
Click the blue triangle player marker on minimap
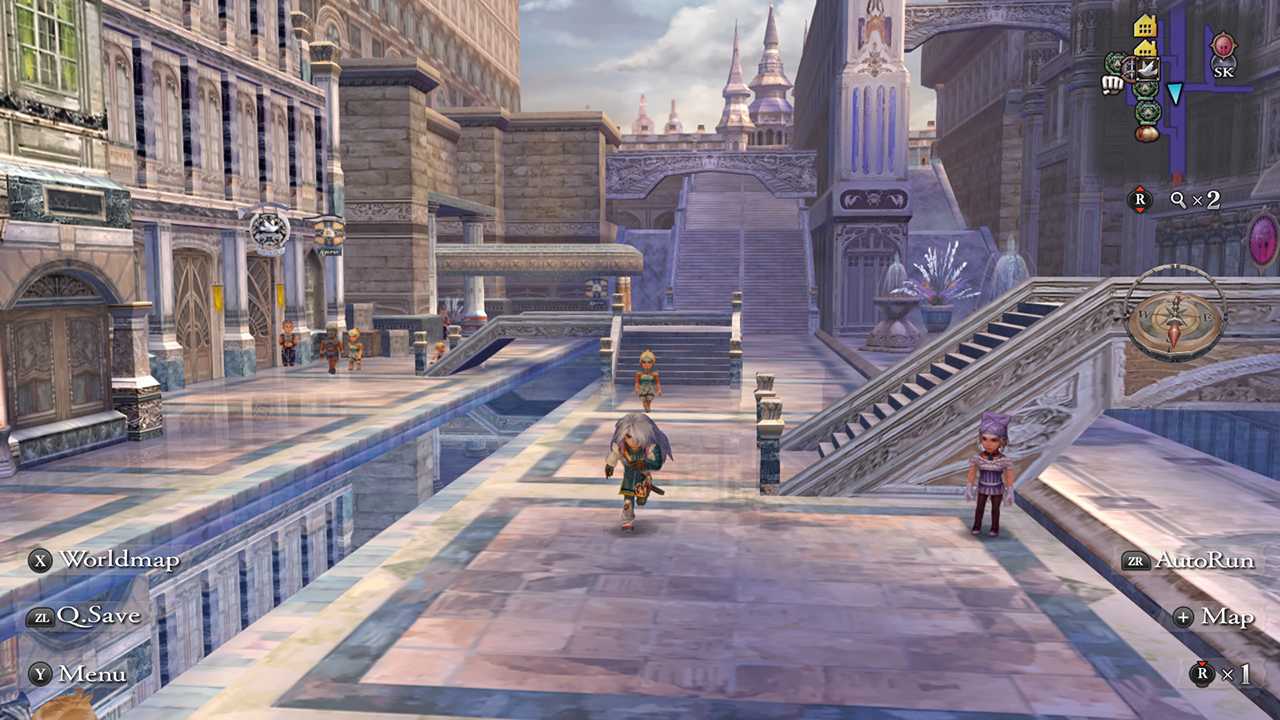(1174, 92)
